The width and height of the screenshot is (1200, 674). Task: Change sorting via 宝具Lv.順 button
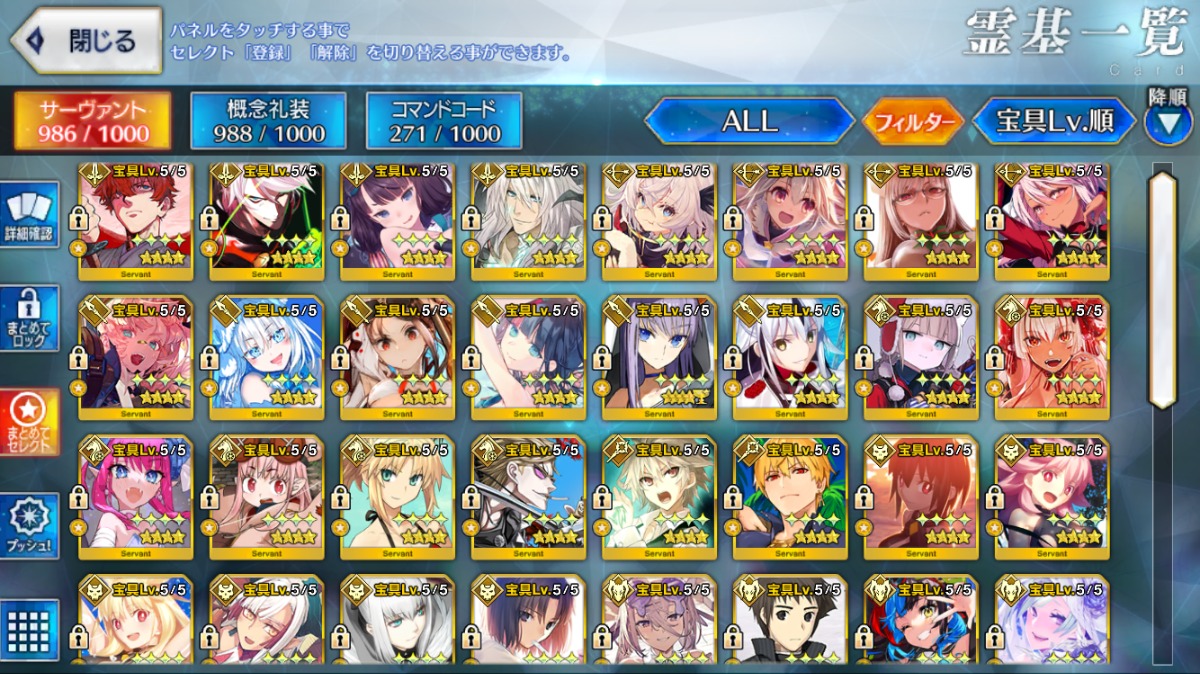pos(1054,121)
